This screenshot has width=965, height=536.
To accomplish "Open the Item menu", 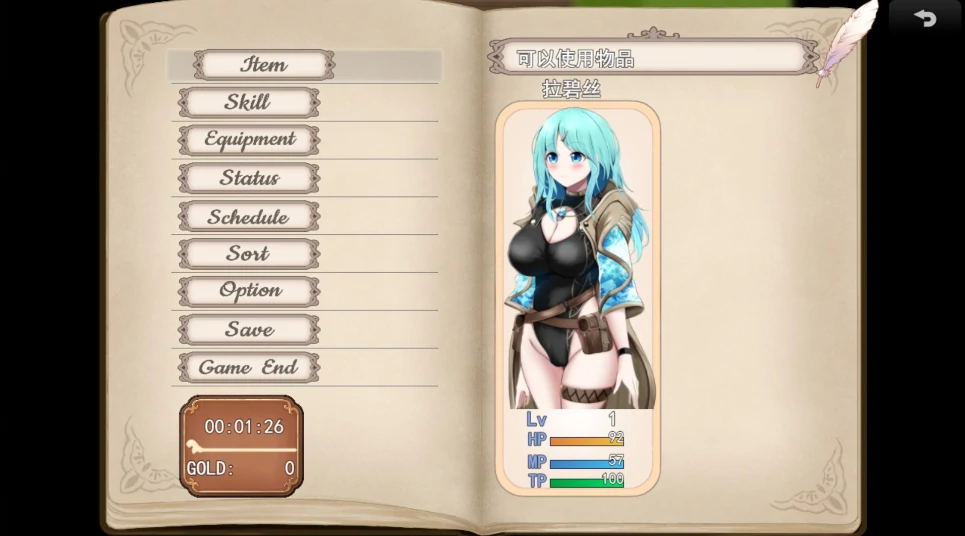I will 264,65.
